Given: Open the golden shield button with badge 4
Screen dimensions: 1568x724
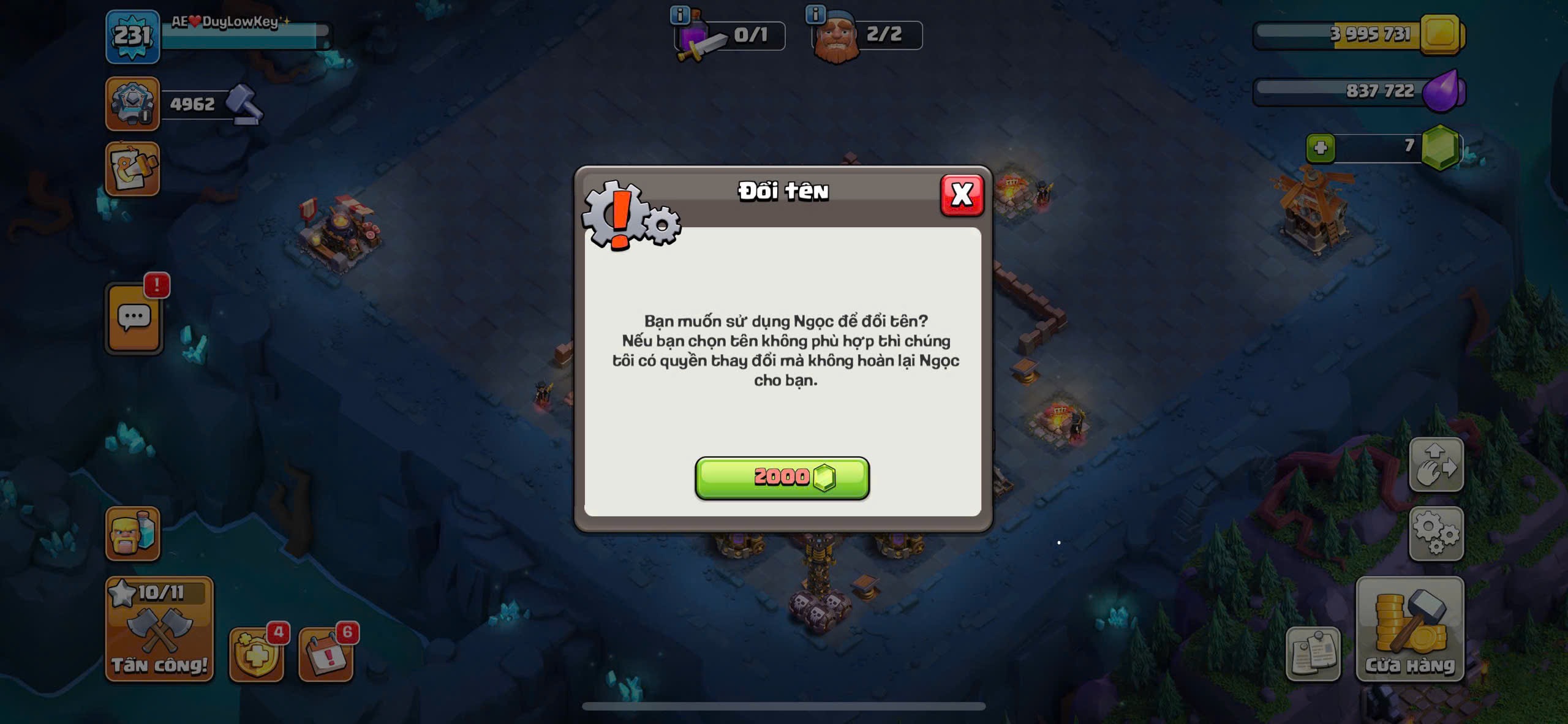Looking at the screenshot, I should [256, 655].
